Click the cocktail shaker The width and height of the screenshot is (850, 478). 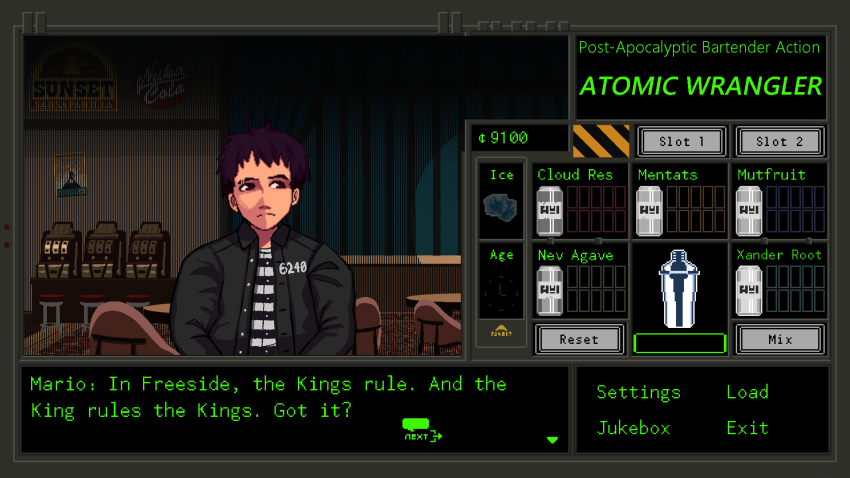tap(679, 287)
